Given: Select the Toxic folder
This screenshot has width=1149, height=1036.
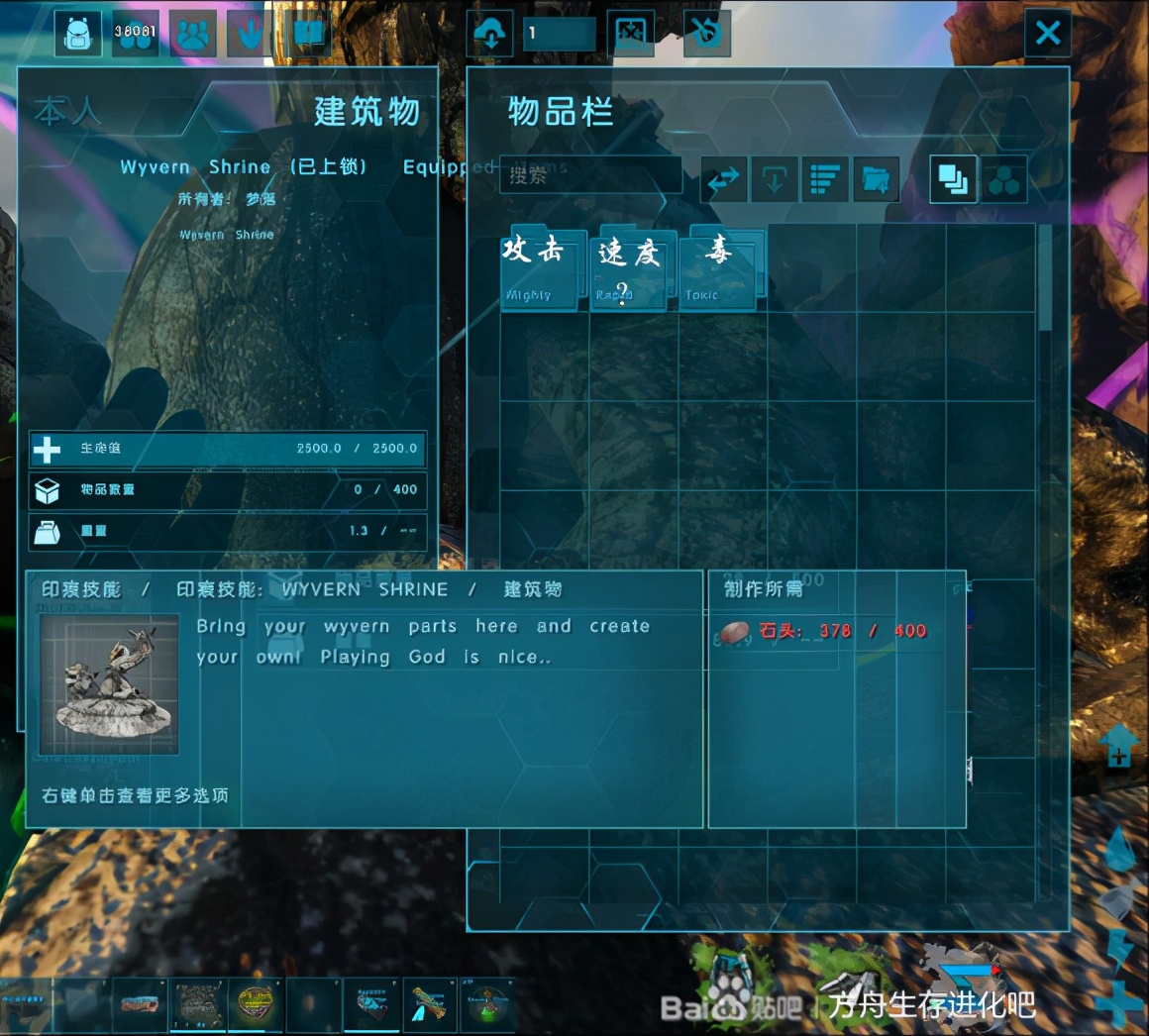Looking at the screenshot, I should (717, 269).
